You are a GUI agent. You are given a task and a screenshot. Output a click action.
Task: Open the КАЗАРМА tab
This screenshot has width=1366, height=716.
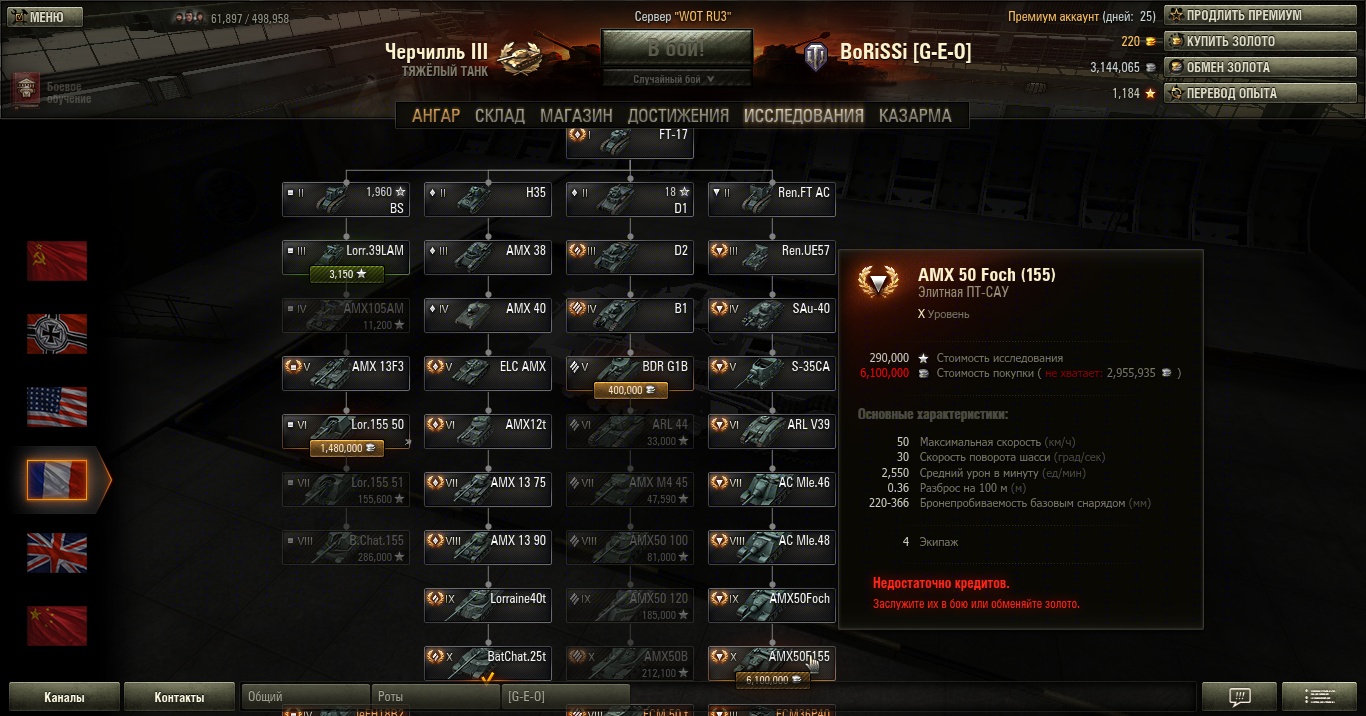pos(915,115)
